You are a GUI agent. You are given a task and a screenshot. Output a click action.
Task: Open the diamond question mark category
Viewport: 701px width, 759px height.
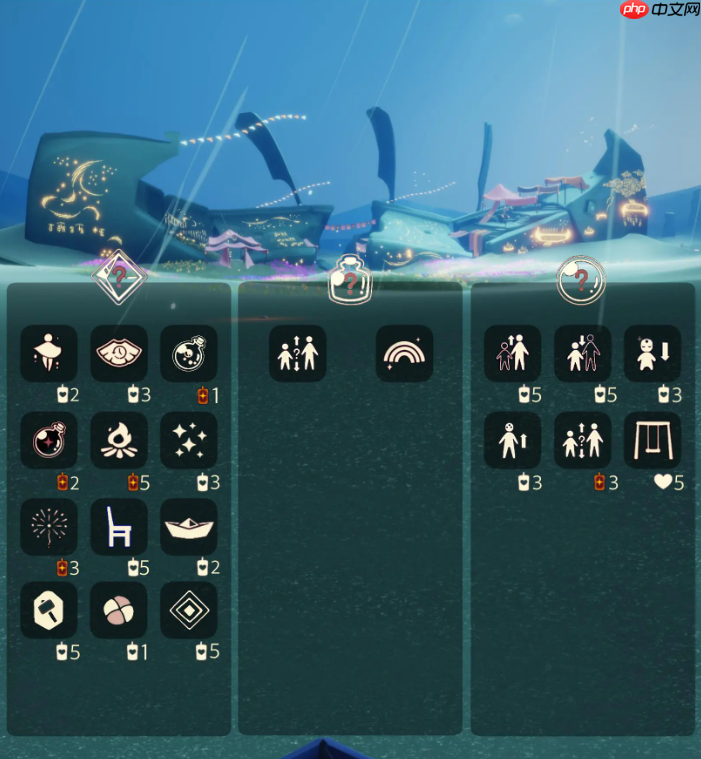click(119, 275)
